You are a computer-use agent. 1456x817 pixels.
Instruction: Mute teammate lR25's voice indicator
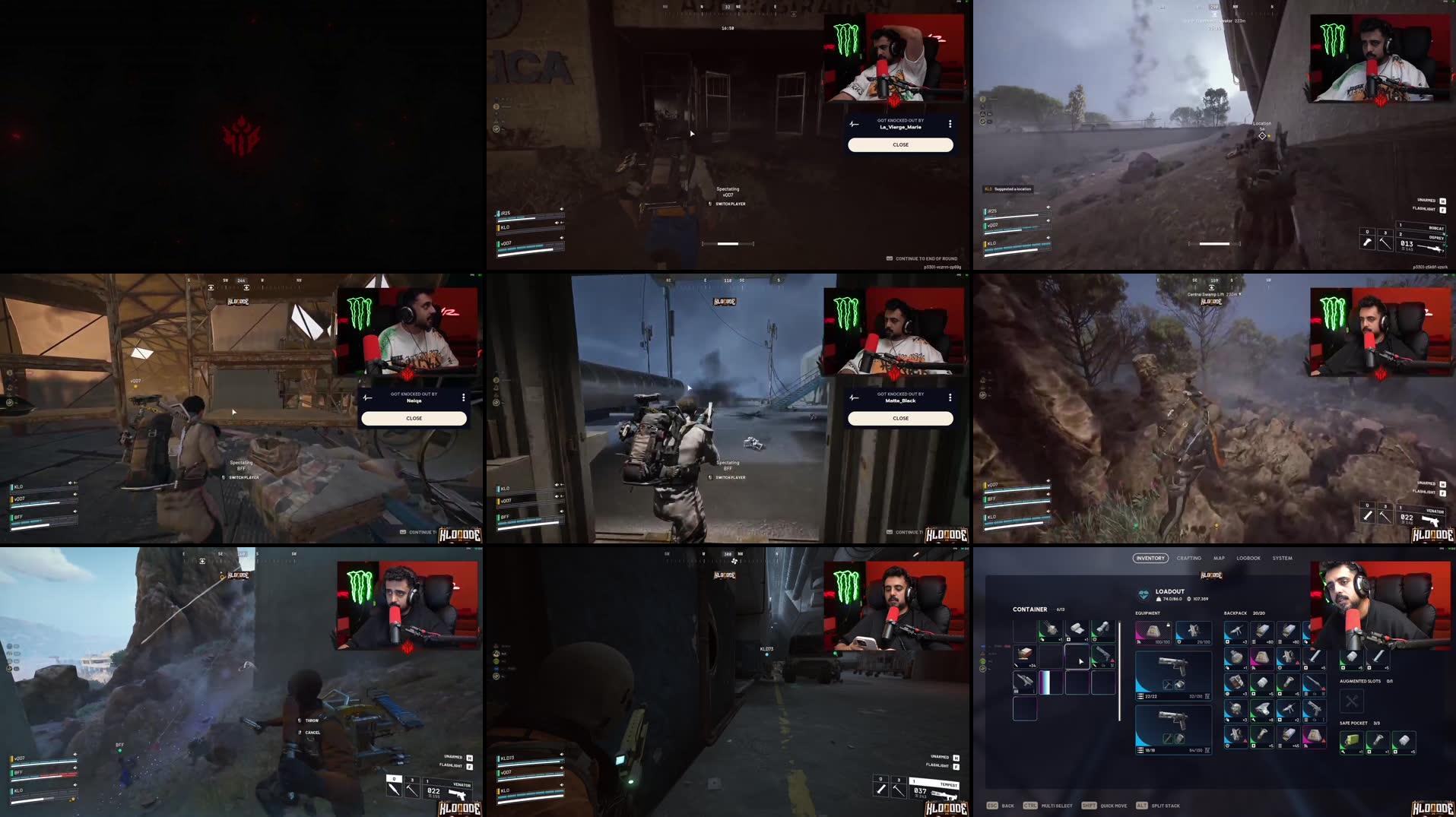[560, 211]
